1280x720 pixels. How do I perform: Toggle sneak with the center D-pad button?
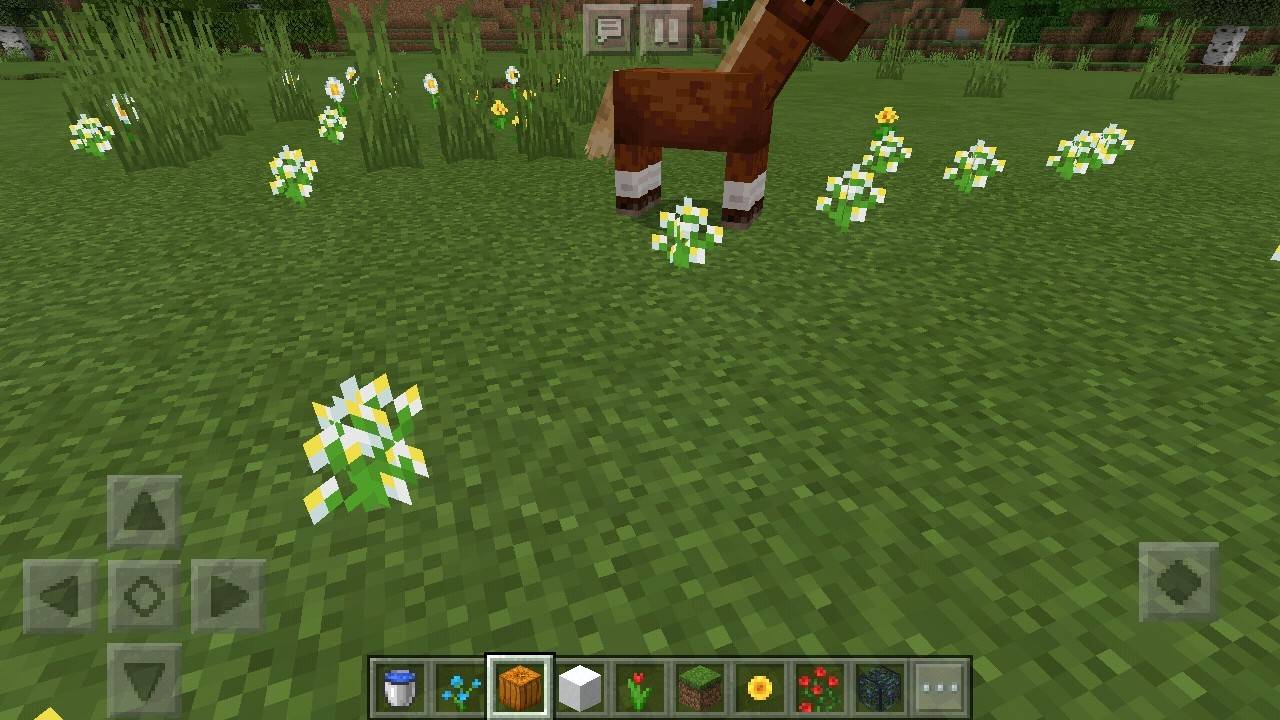point(145,597)
